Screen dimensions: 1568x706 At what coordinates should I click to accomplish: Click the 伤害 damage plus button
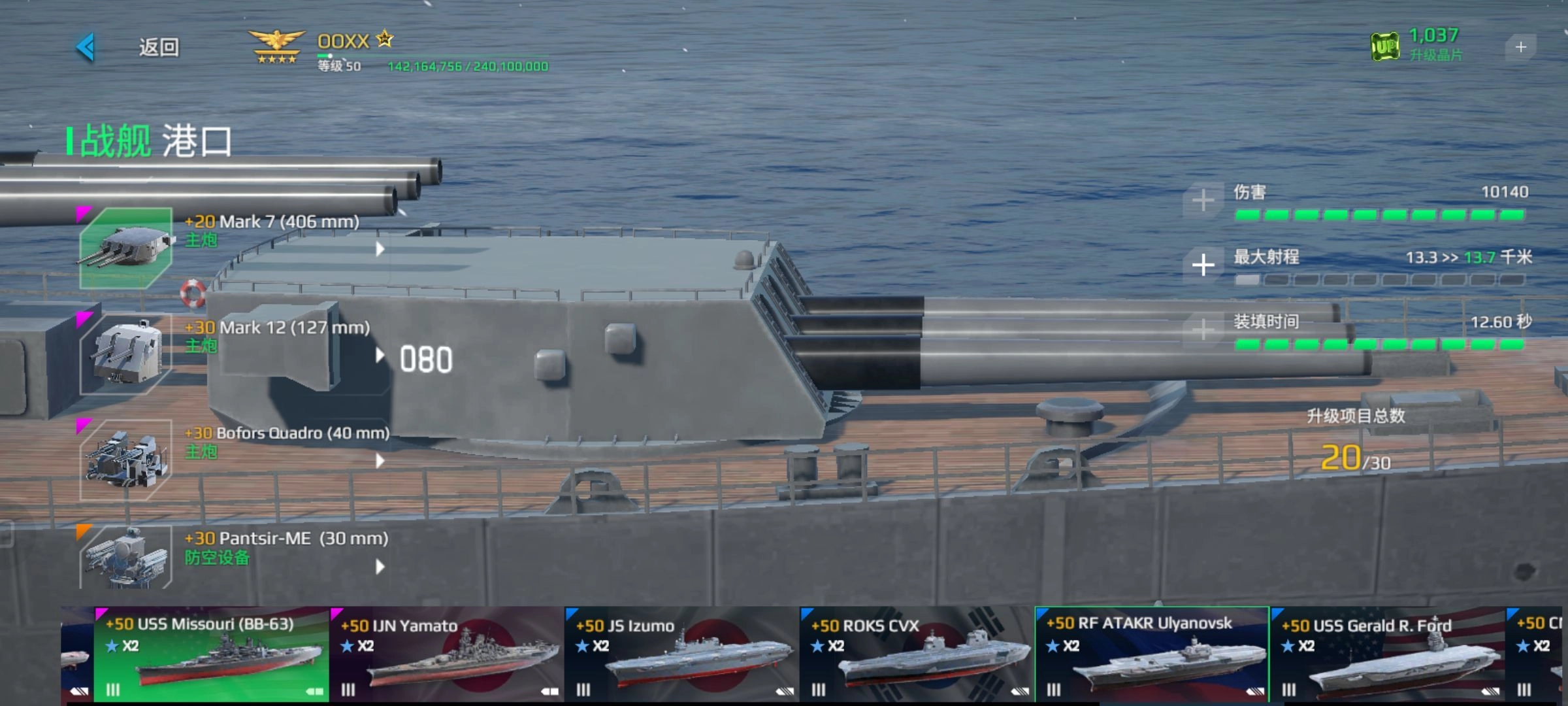1203,200
